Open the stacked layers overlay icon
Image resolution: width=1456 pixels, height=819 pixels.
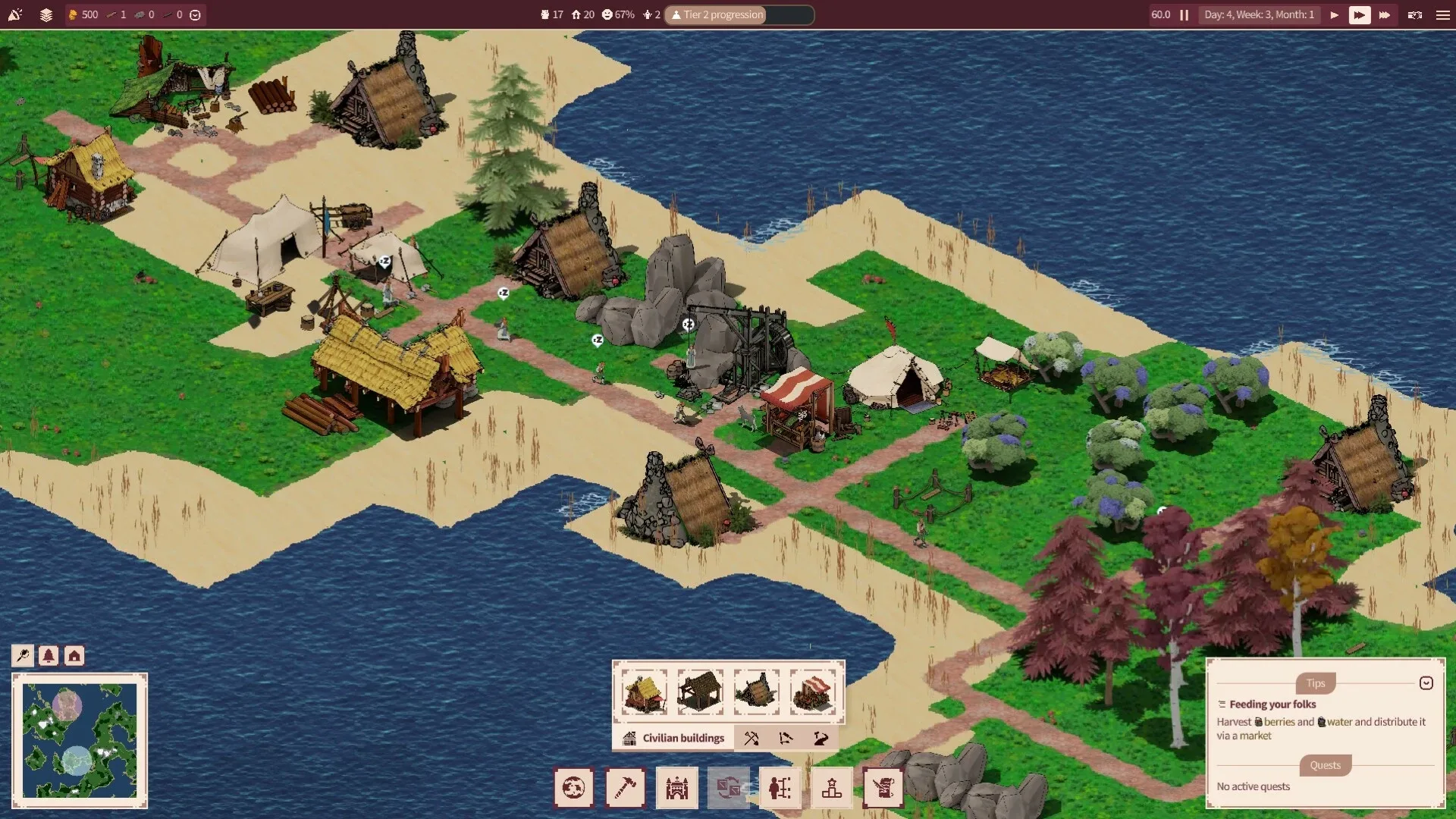point(46,14)
